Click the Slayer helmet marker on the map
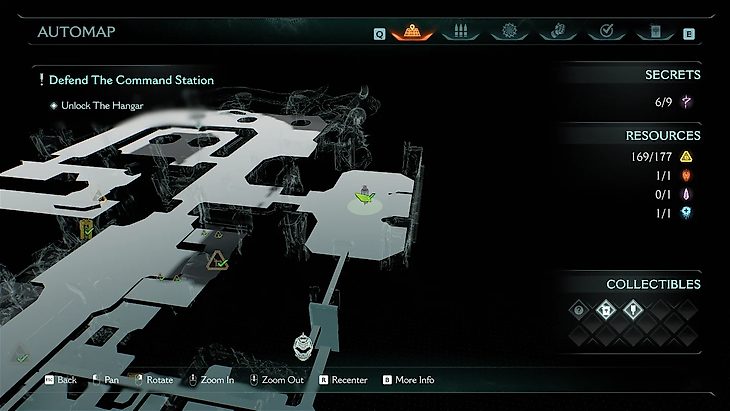This screenshot has height=411, width=730. pyautogui.click(x=303, y=346)
